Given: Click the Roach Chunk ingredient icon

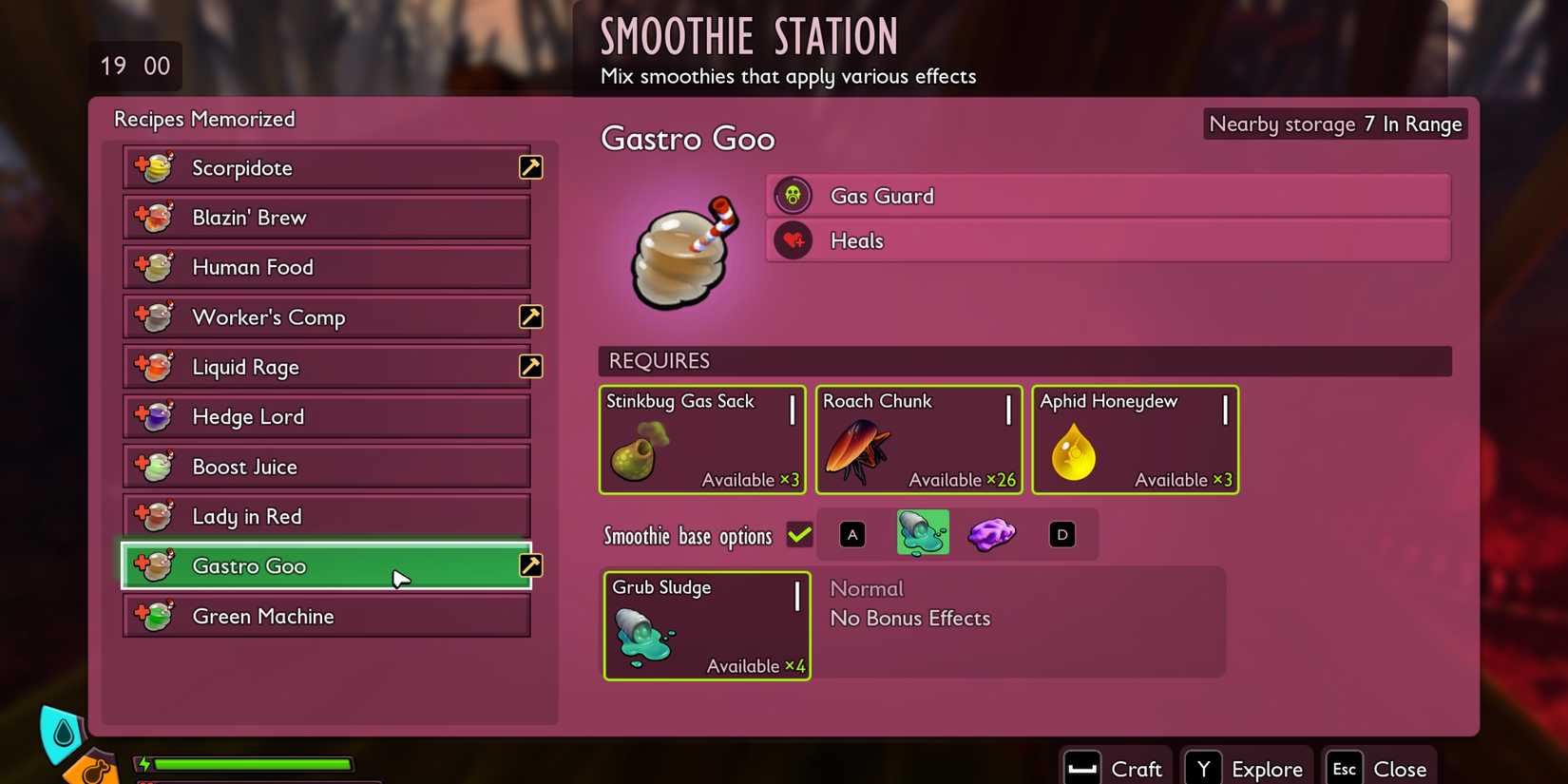Looking at the screenshot, I should click(x=858, y=447).
